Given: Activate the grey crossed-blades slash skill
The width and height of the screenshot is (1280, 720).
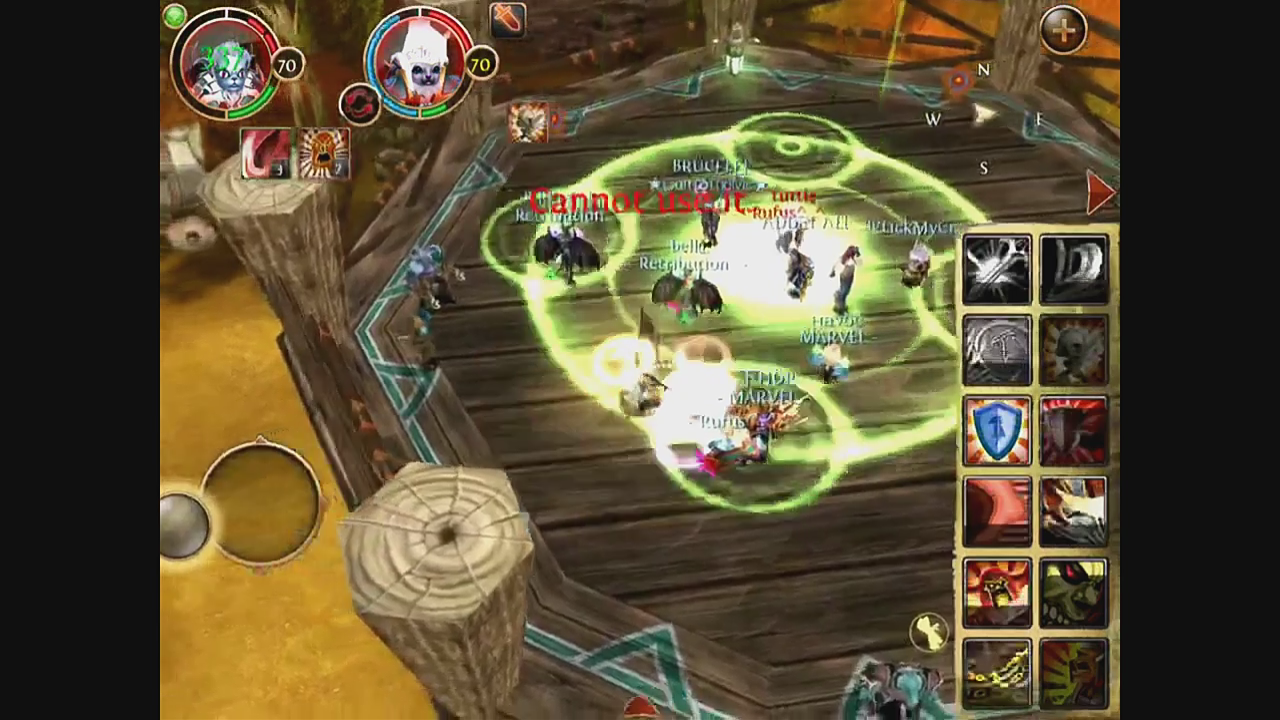Looking at the screenshot, I should 996,268.
